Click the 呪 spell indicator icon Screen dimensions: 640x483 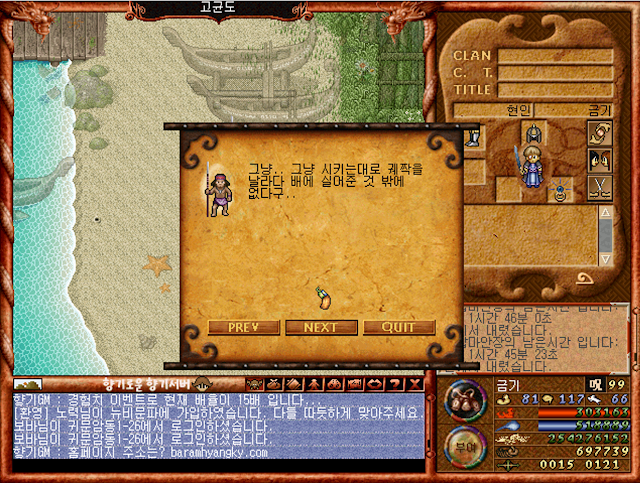click(594, 383)
